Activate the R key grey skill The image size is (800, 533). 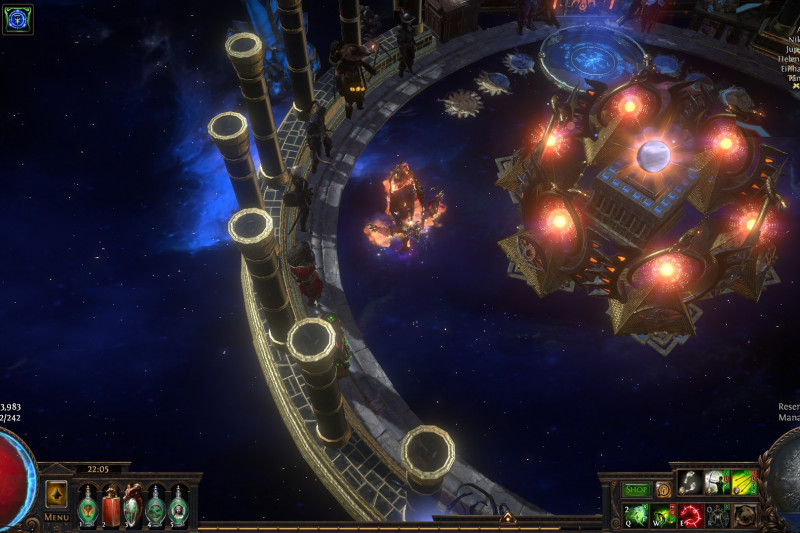coord(717,514)
